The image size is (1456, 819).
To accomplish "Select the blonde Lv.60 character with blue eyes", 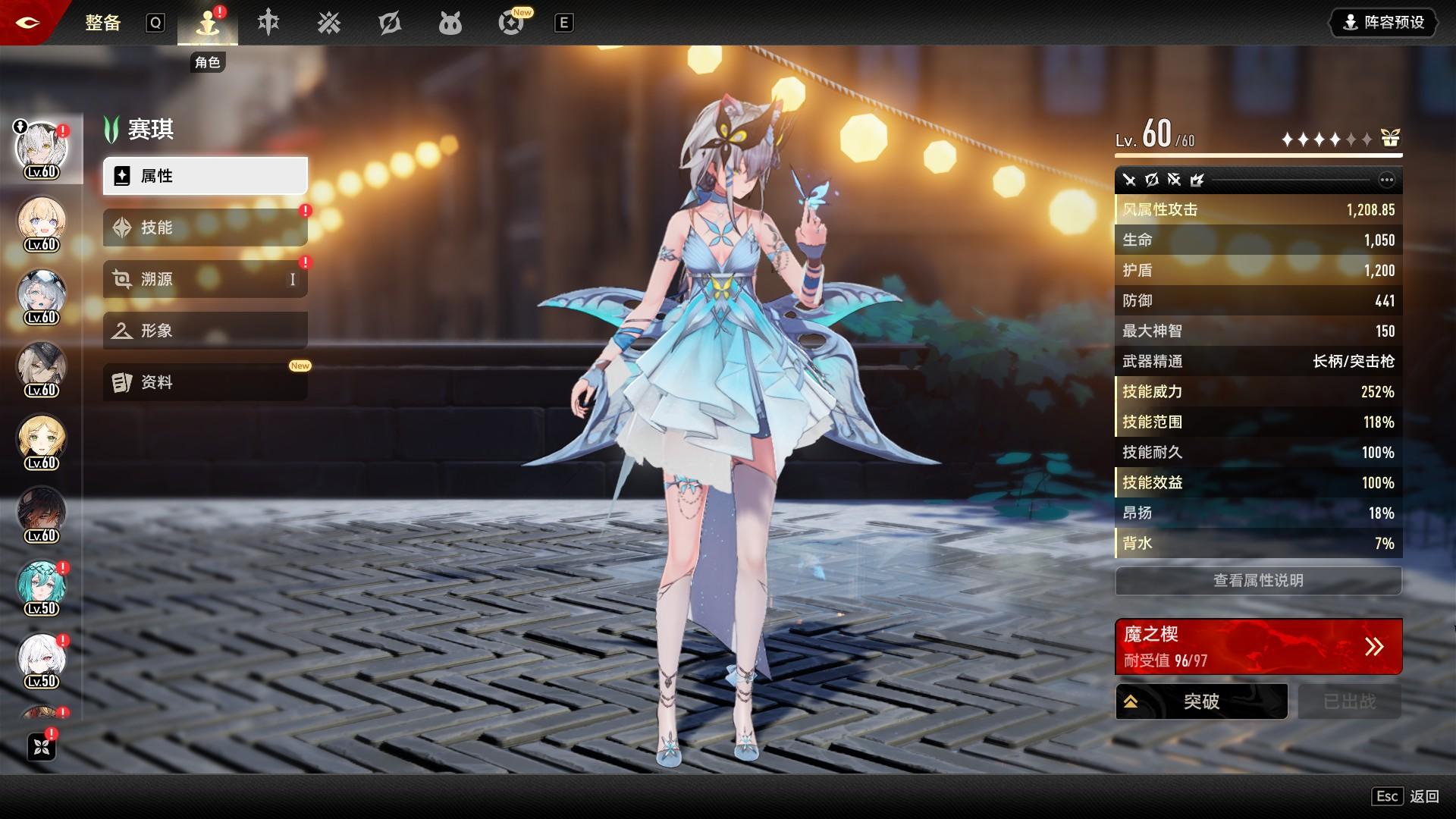I will pos(42,221).
